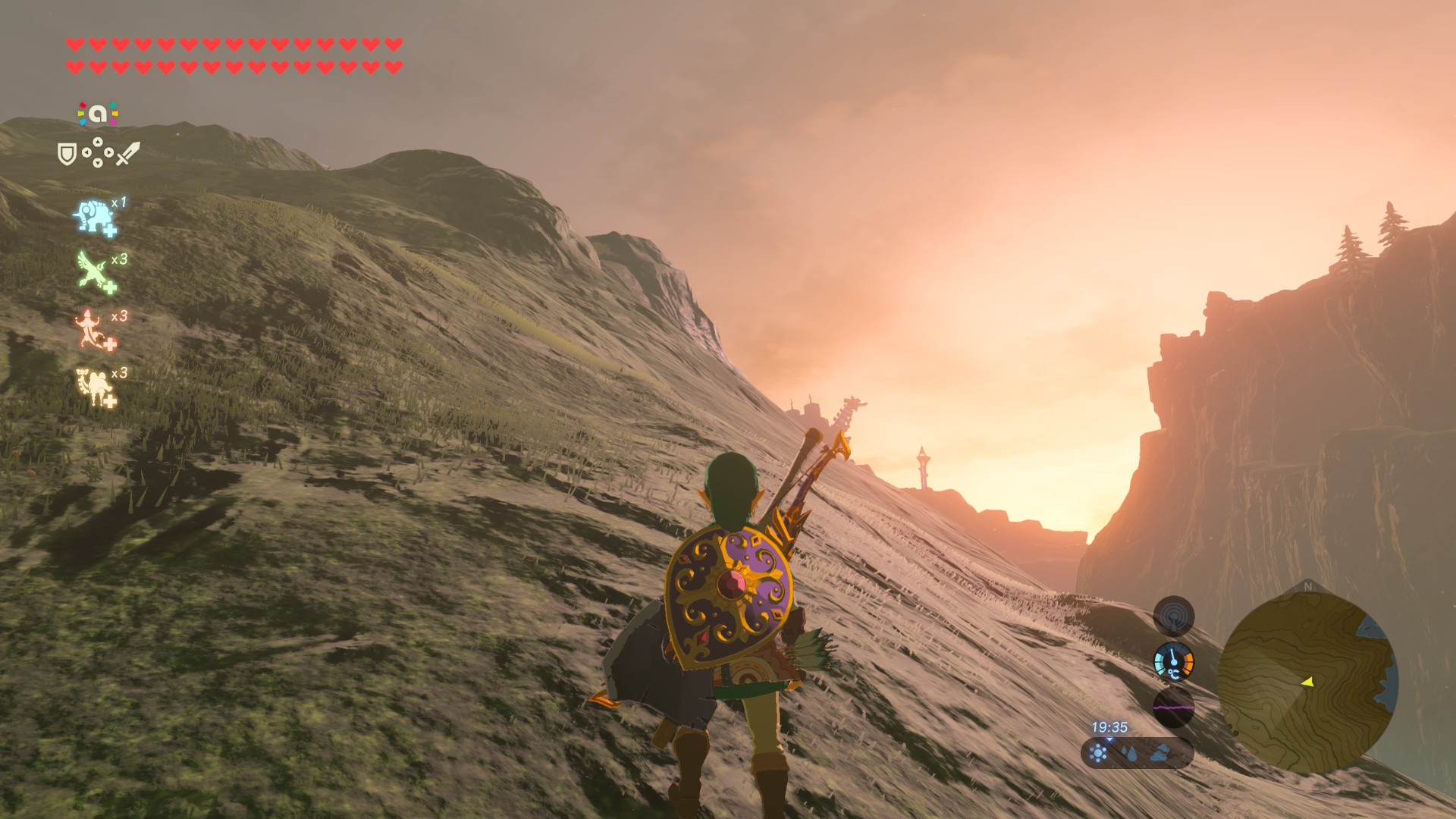1456x819 pixels.
Task: Activate Daruk's Protection lizard ability icon
Action: [x=94, y=330]
